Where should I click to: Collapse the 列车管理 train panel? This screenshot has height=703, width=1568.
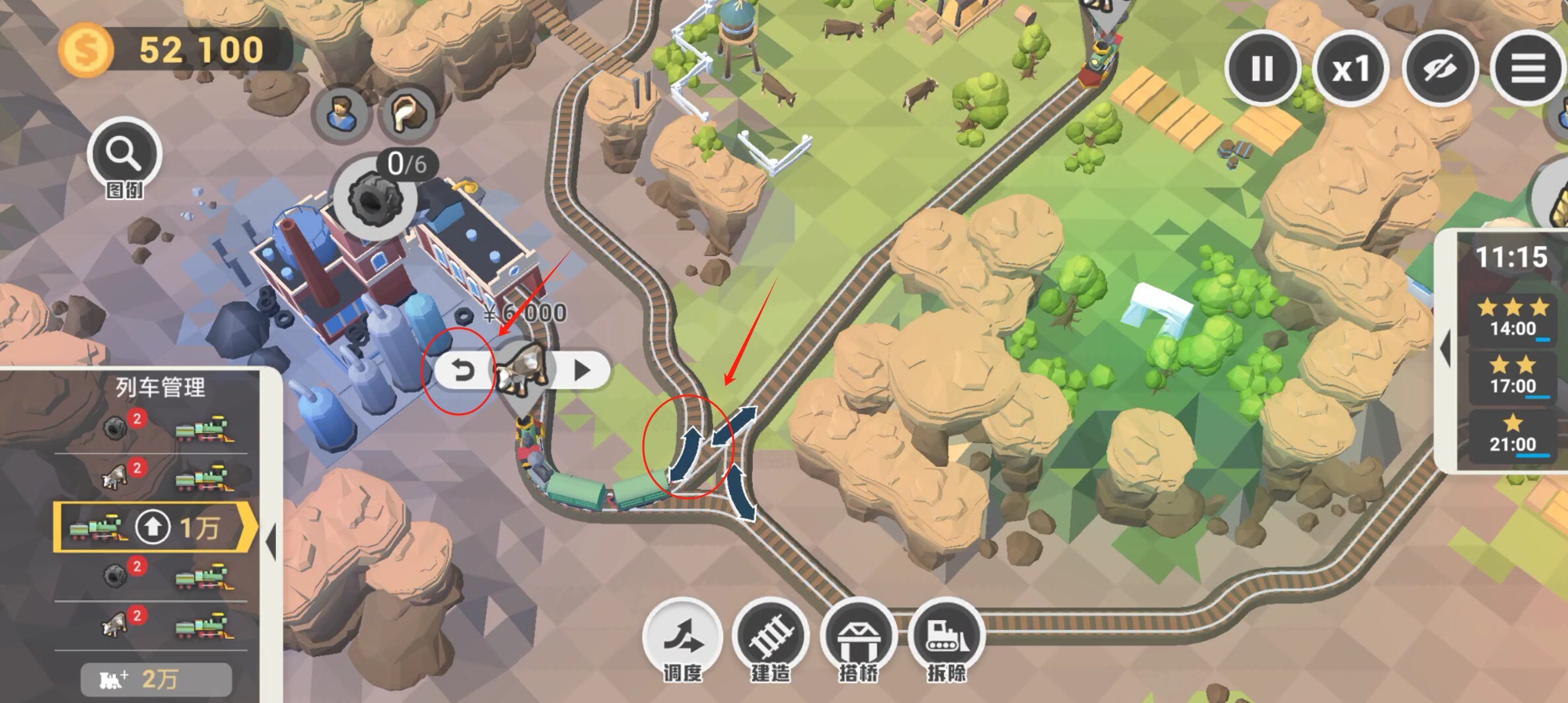point(271,541)
